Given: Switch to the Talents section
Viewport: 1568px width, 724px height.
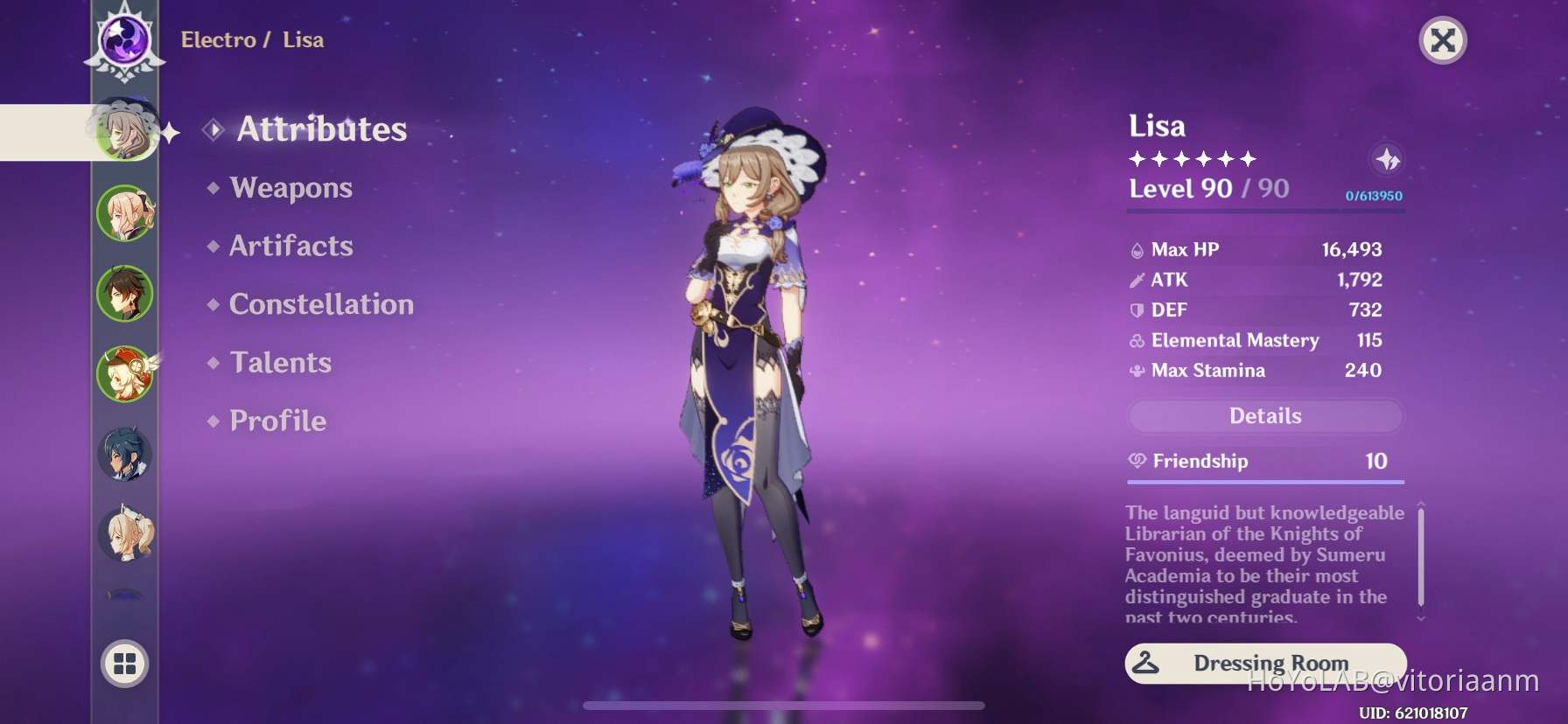Looking at the screenshot, I should 279,361.
